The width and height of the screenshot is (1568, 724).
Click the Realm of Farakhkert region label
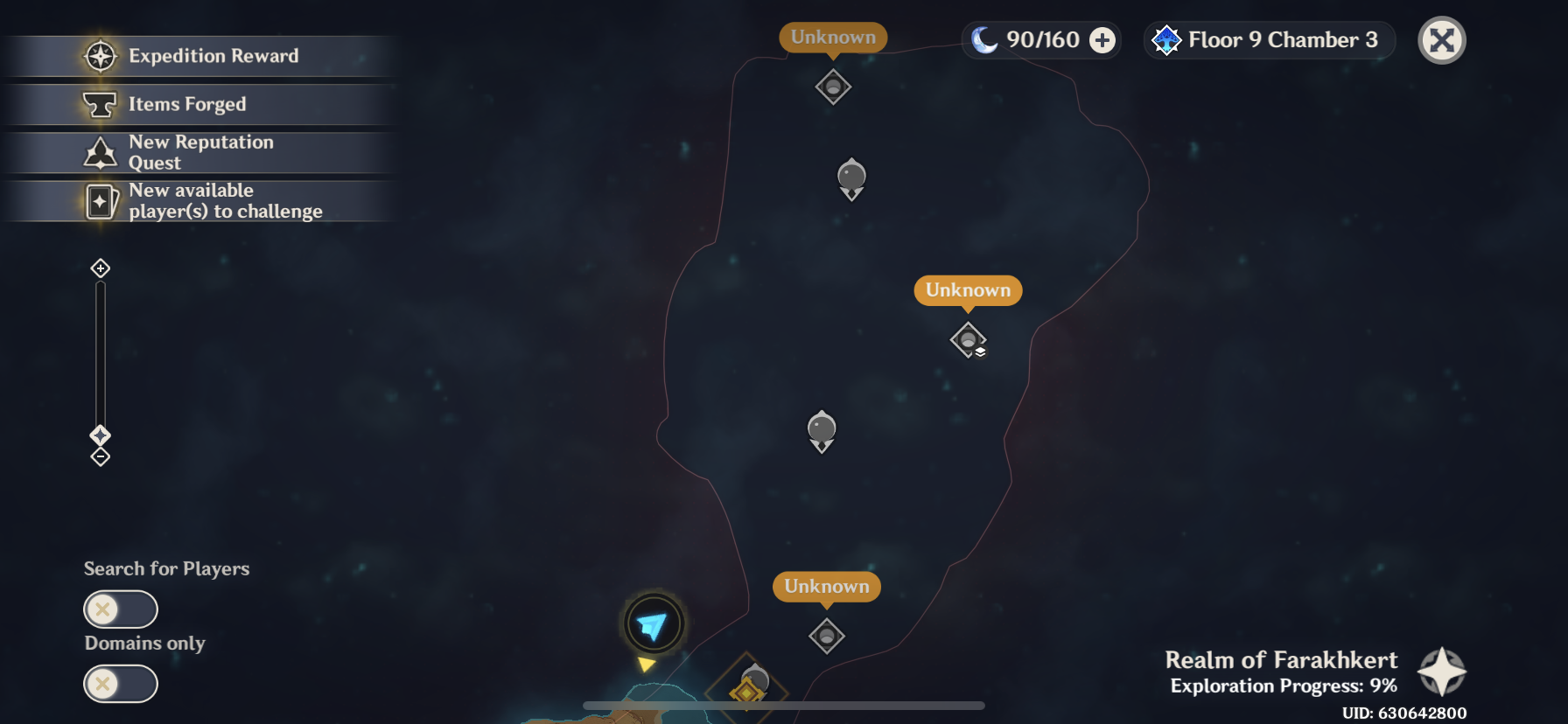pos(1283,659)
